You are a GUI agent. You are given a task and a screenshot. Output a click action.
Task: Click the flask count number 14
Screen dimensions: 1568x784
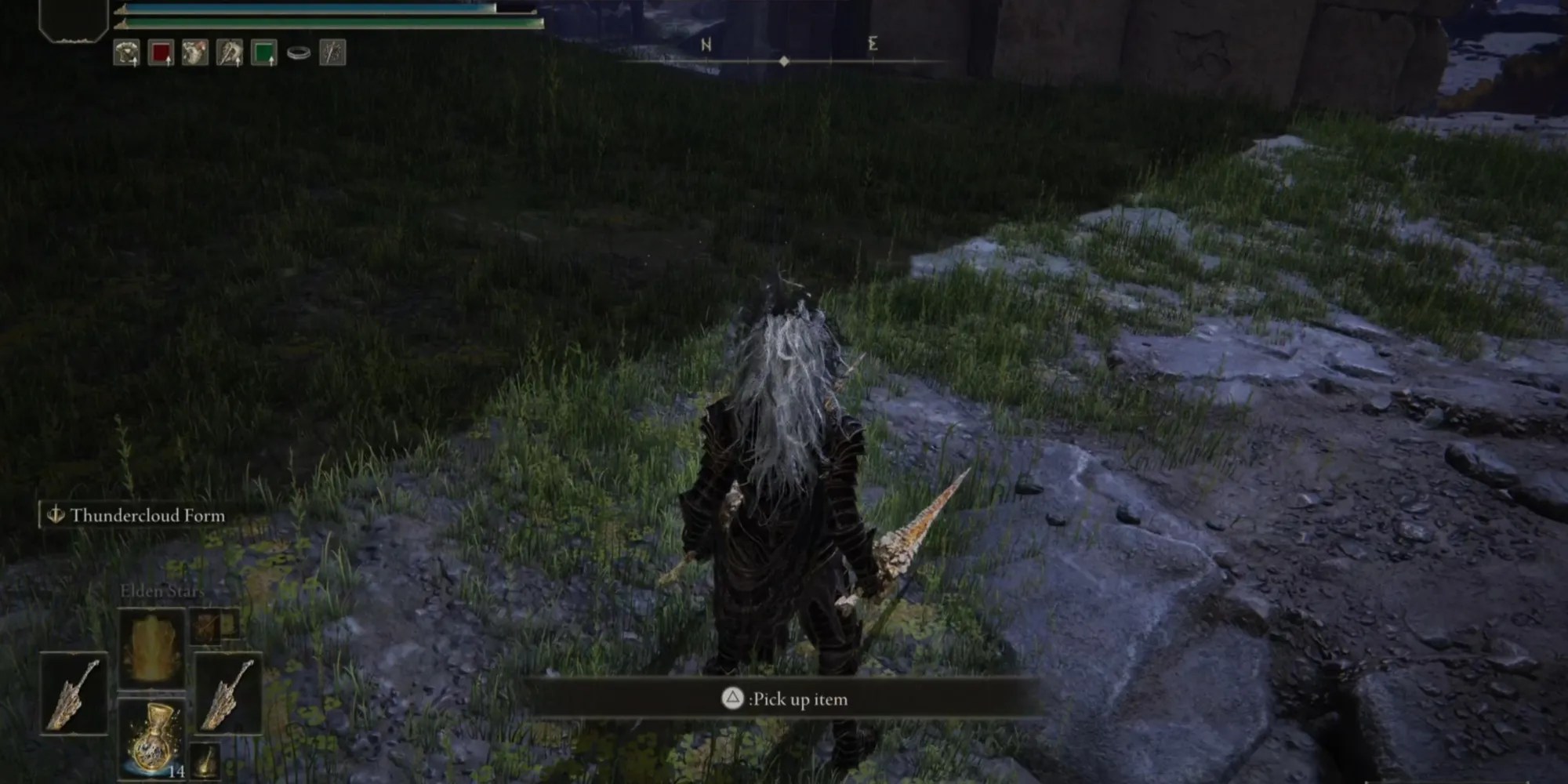coord(177,771)
